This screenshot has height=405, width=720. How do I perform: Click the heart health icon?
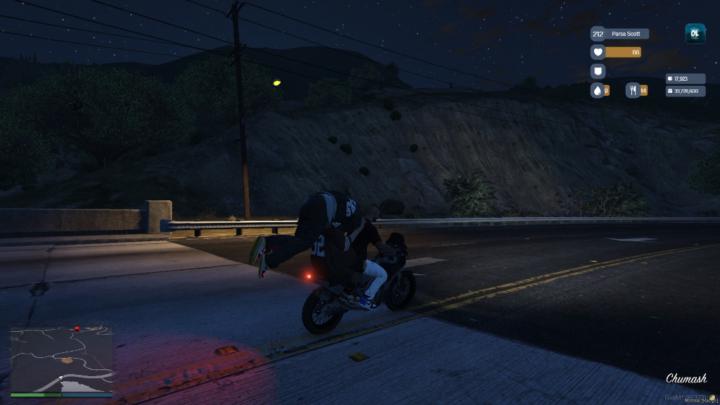click(x=598, y=52)
